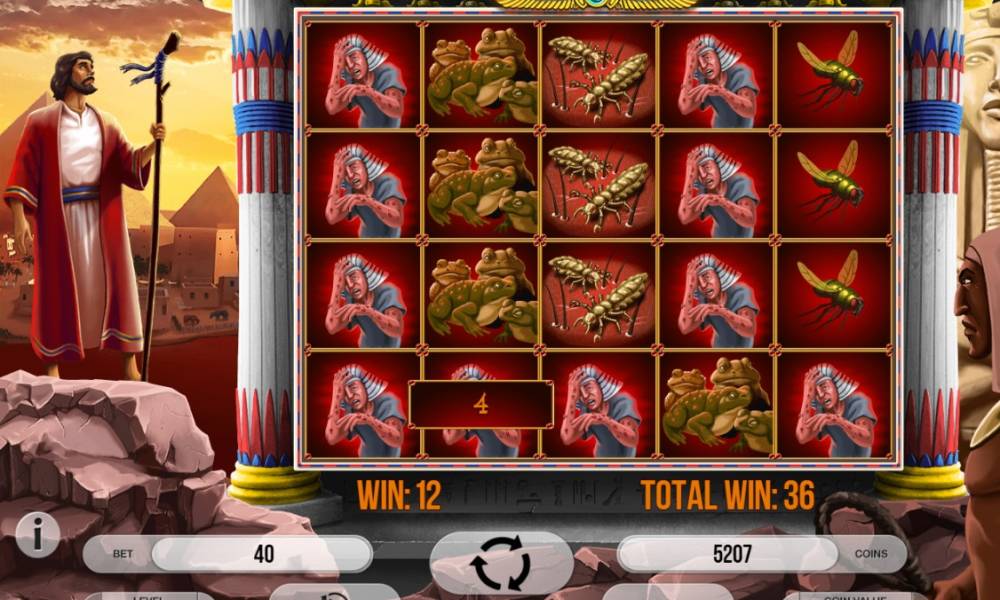Spin the reels with the circular arrows button
1000x600 pixels.
point(501,562)
